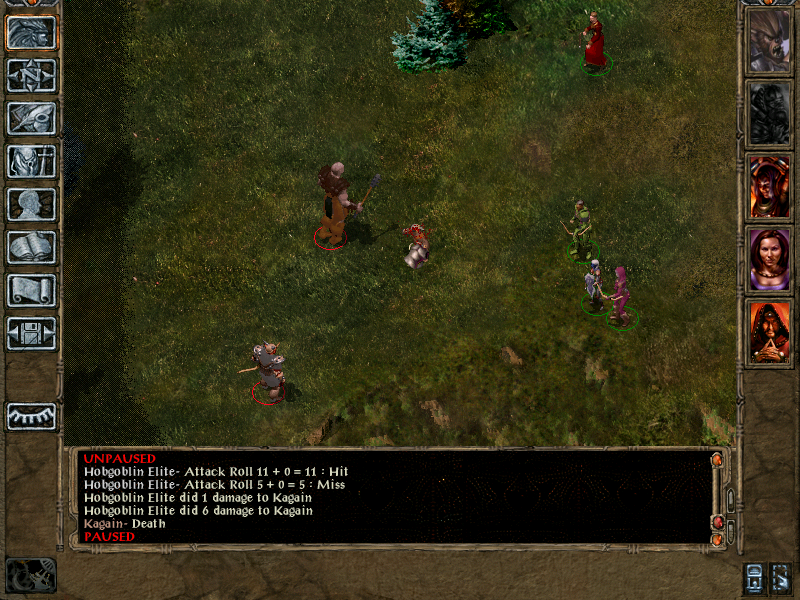The height and width of the screenshot is (600, 800).
Task: Select the dead greyed-out party portrait
Action: pos(769,115)
